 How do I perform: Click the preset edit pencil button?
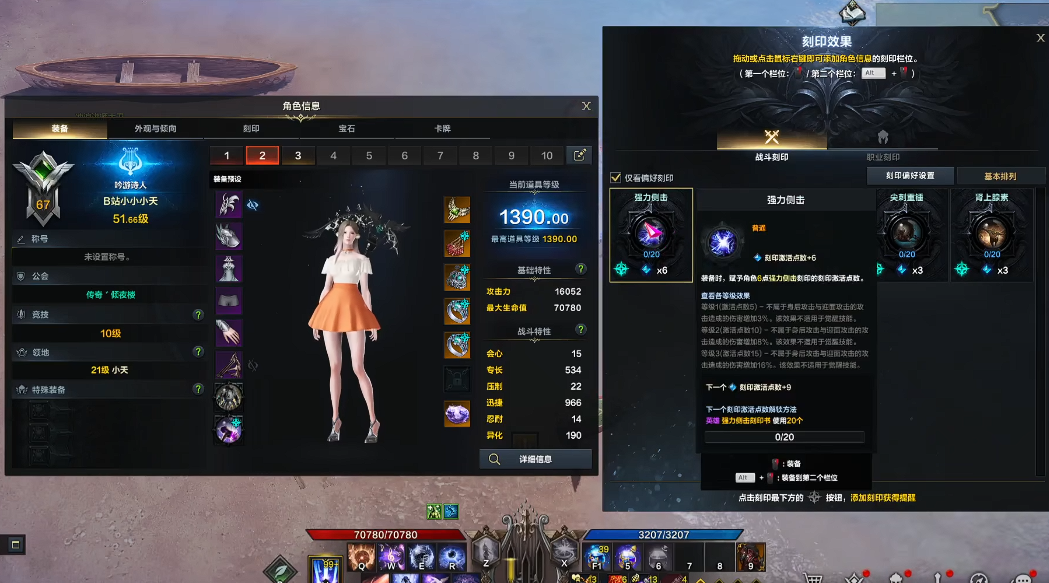click(578, 155)
